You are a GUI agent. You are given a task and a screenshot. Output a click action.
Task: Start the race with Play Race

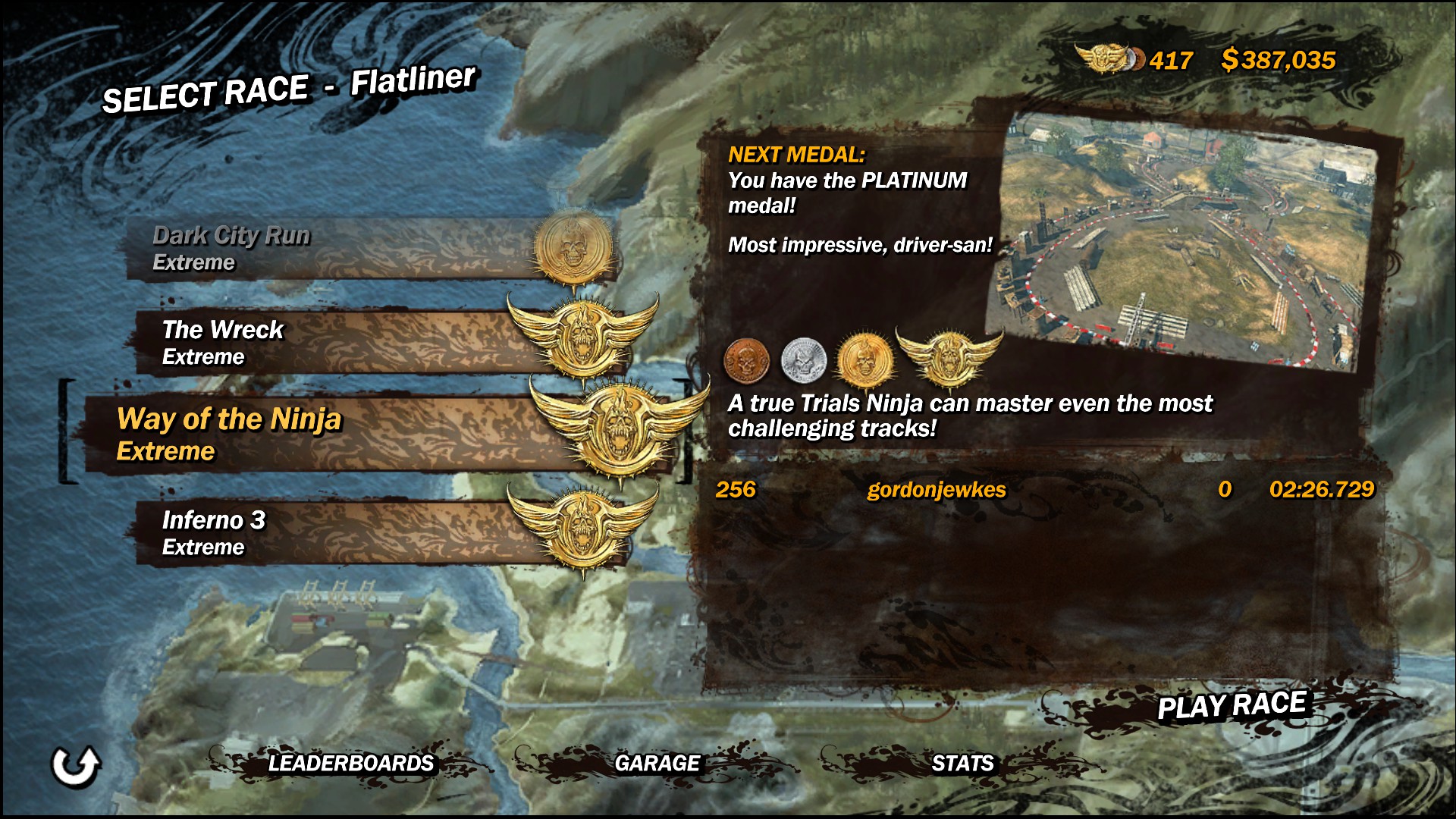point(1232,706)
